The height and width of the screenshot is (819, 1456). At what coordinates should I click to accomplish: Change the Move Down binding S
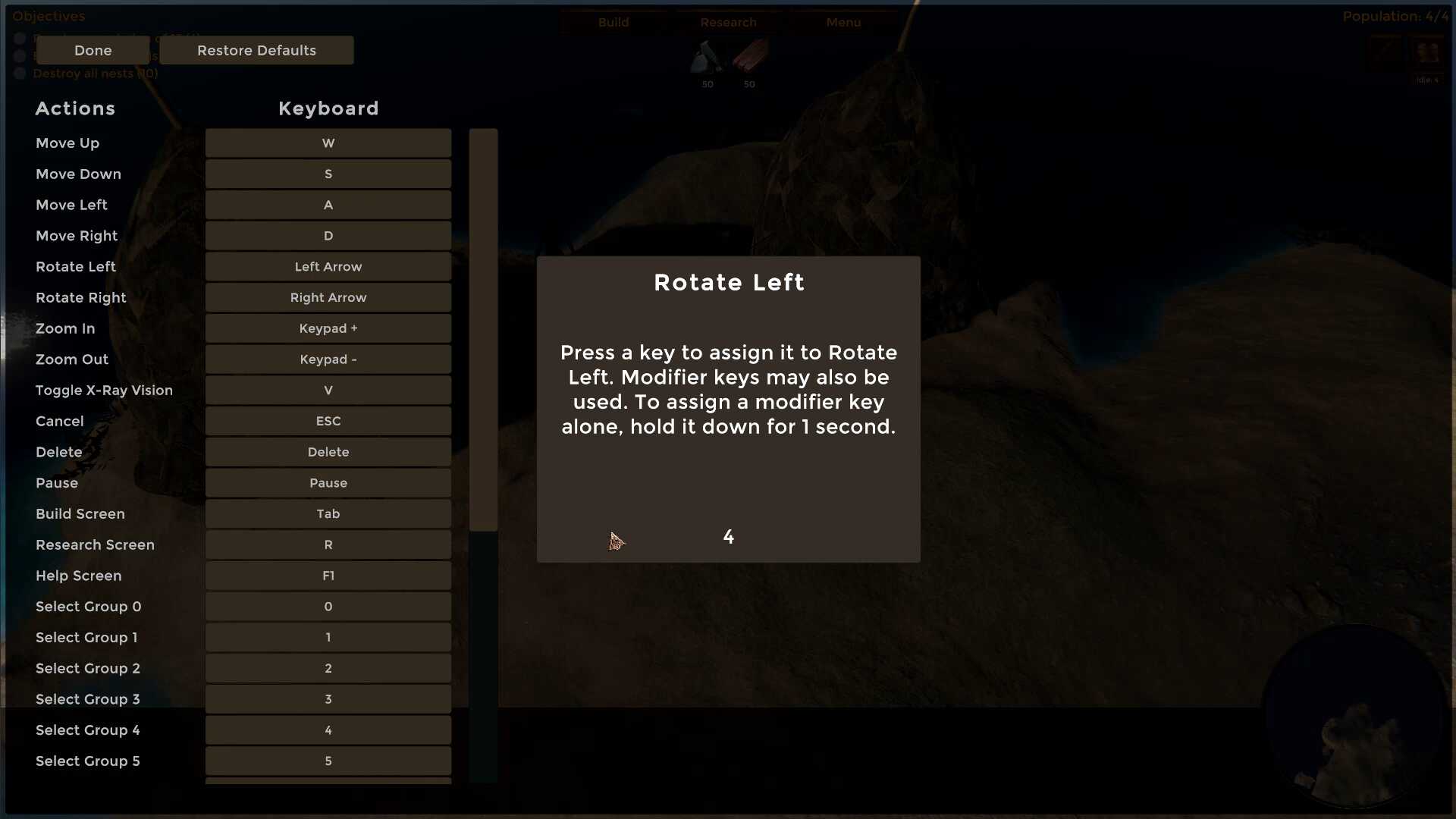click(x=328, y=174)
